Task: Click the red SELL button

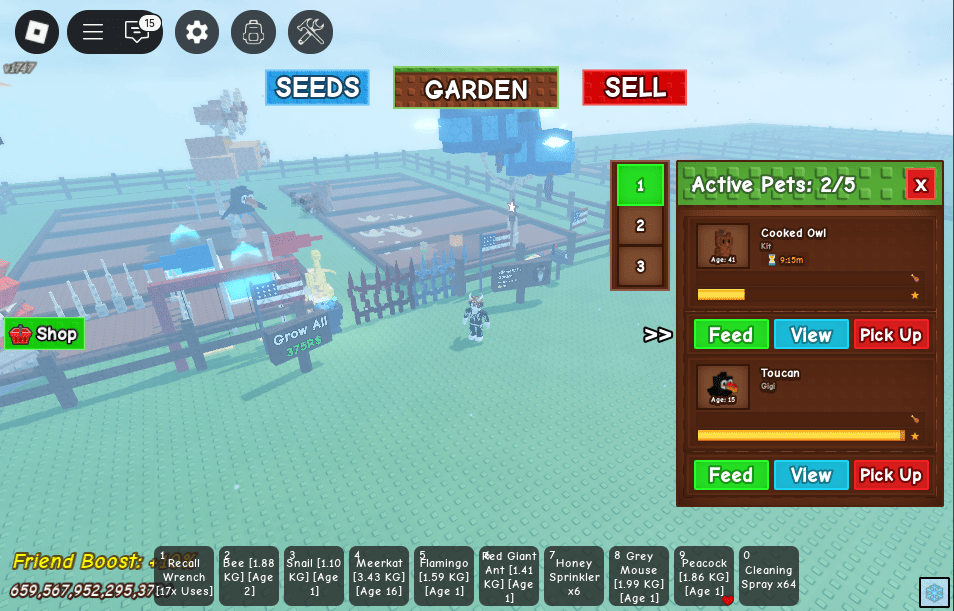Action: [x=634, y=88]
